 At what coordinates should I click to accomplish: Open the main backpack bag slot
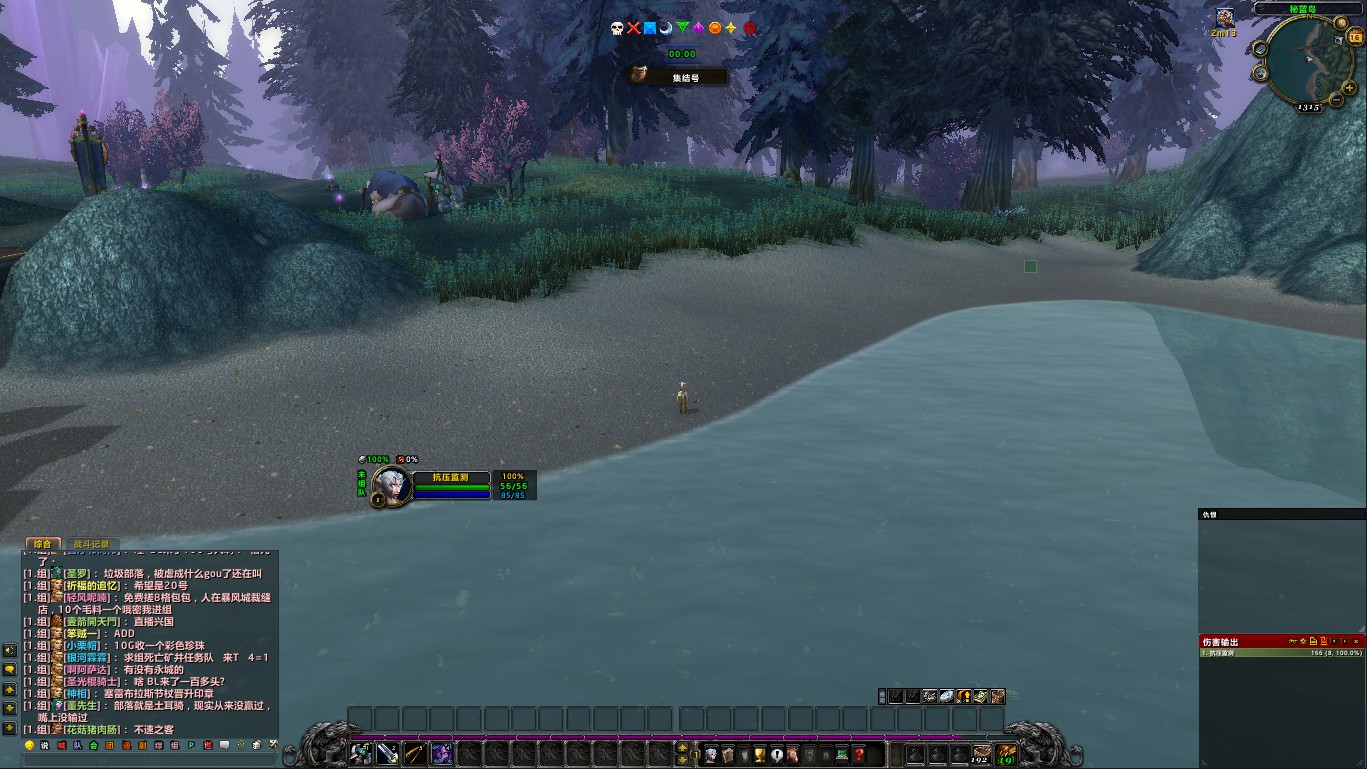pos(1006,754)
